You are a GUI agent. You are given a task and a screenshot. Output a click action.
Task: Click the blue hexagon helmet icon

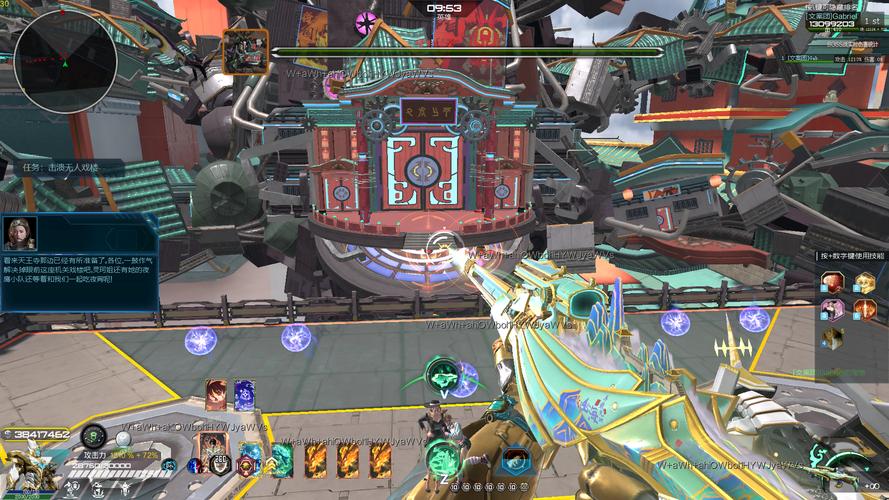pos(516,460)
